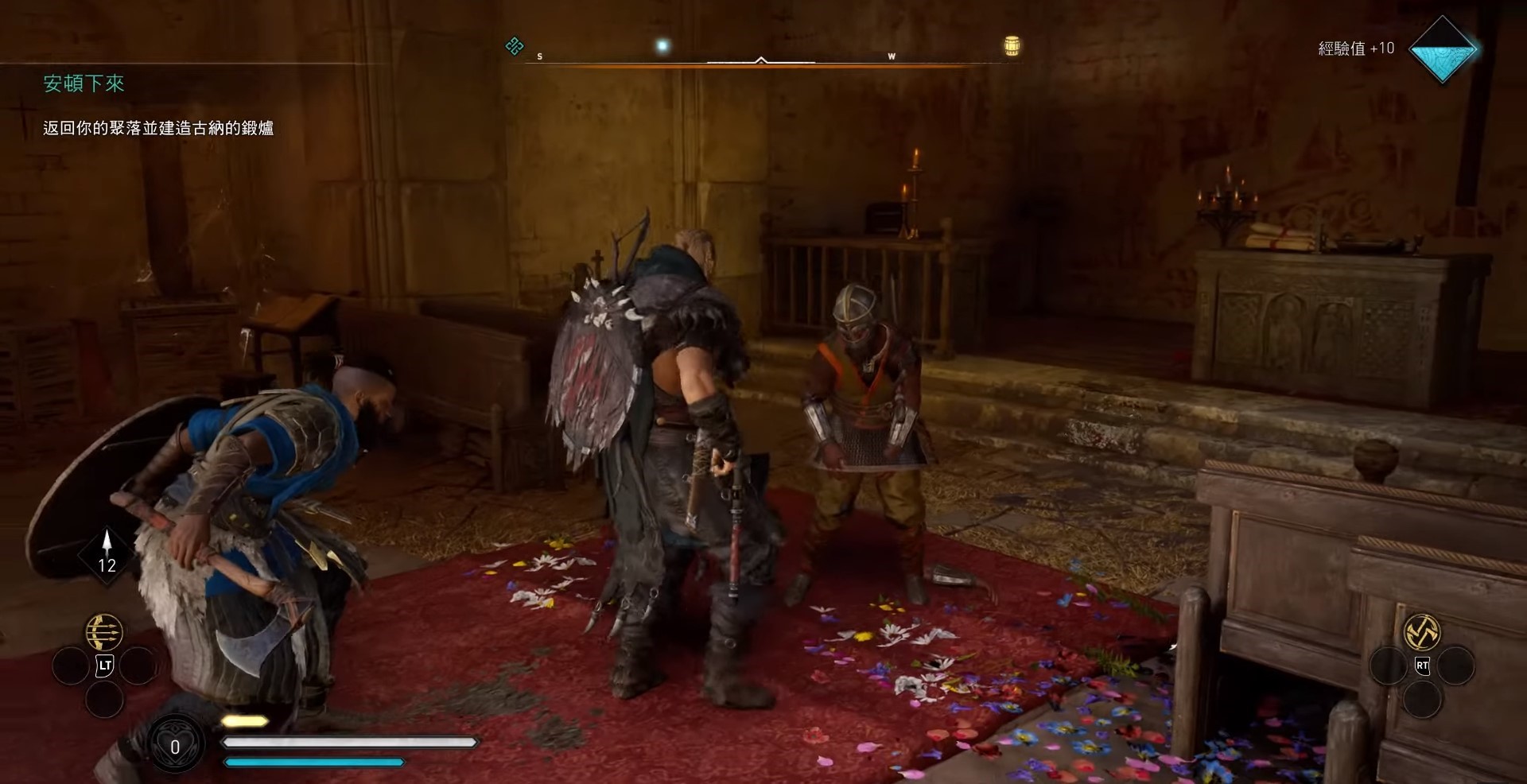Click the golden barrel marker on the compass
Screen dimensions: 1527x784
coord(1012,46)
